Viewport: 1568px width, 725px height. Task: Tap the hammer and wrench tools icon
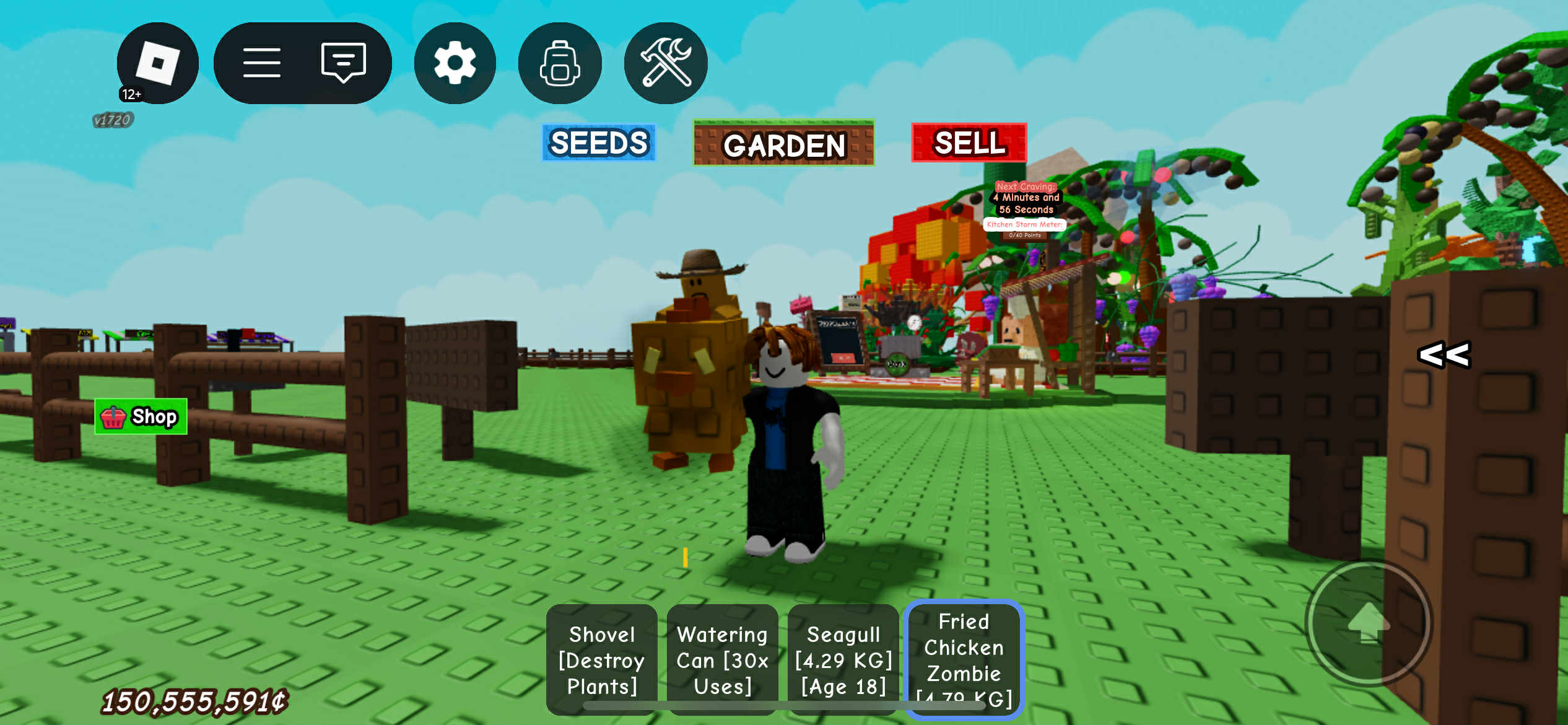tap(666, 63)
